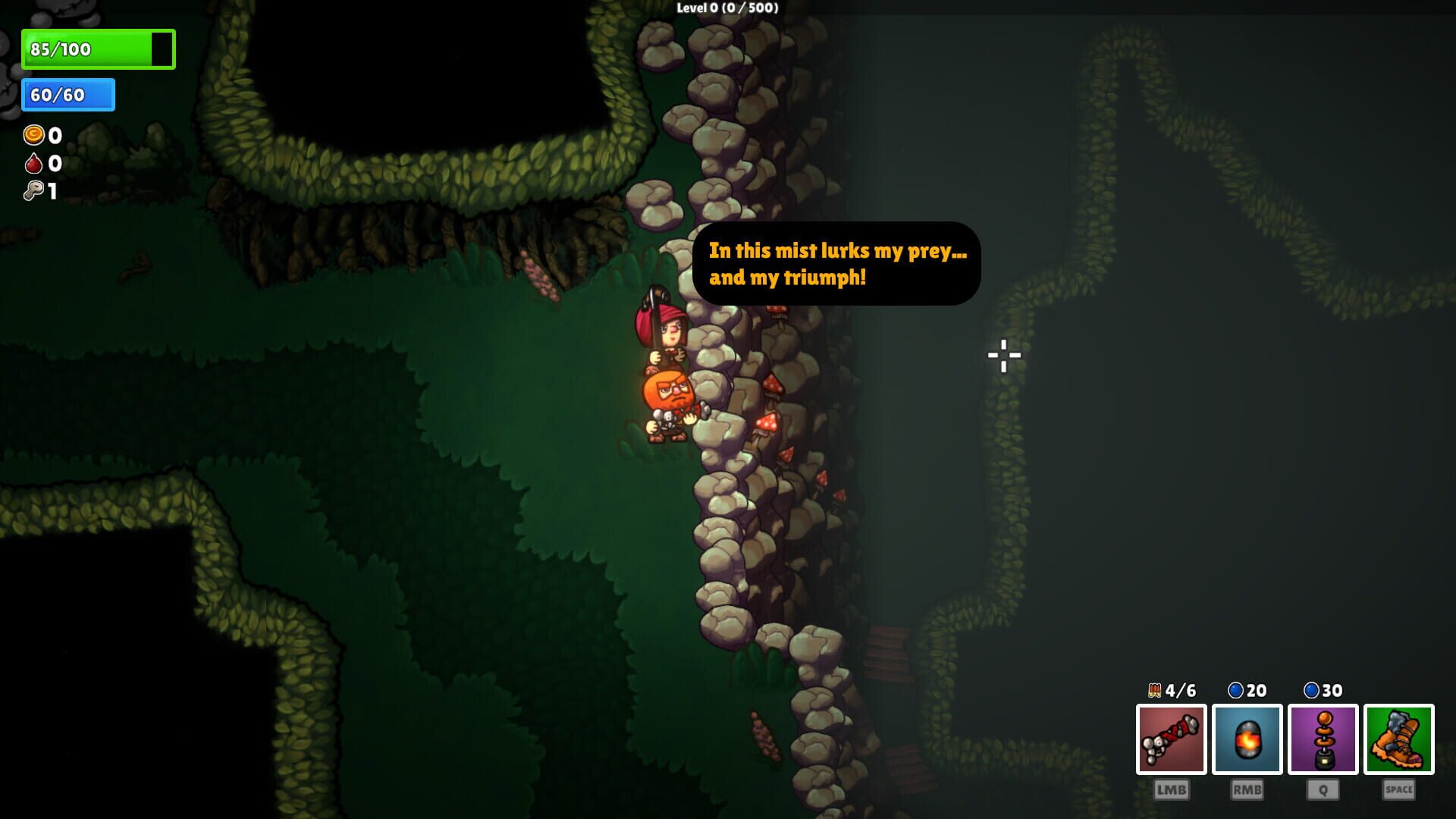
Task: Click the Level 0 progress text at top
Action: (726, 9)
